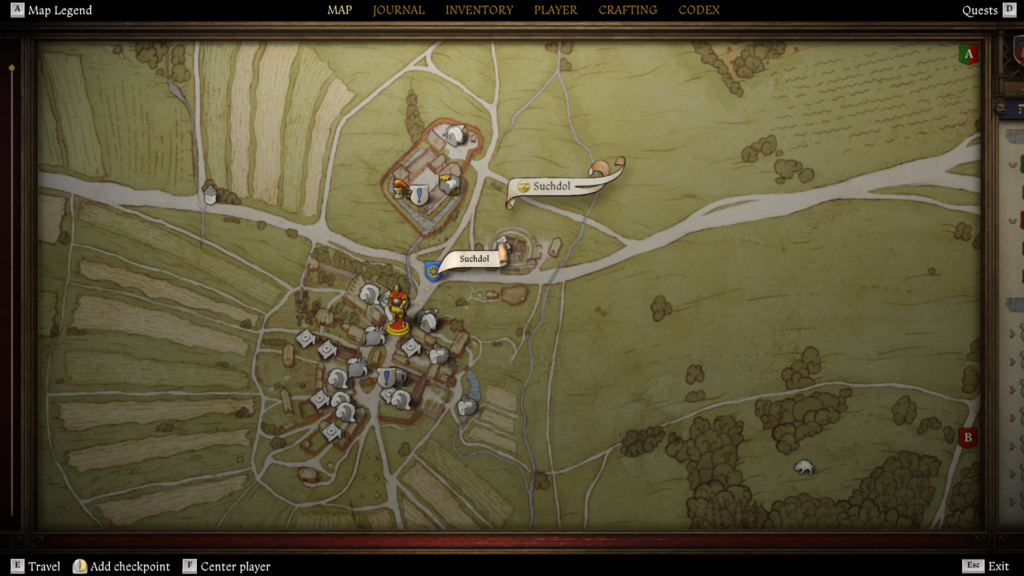Screen dimensions: 1024x576
Task: Select the boar marker in the forest
Action: click(803, 467)
